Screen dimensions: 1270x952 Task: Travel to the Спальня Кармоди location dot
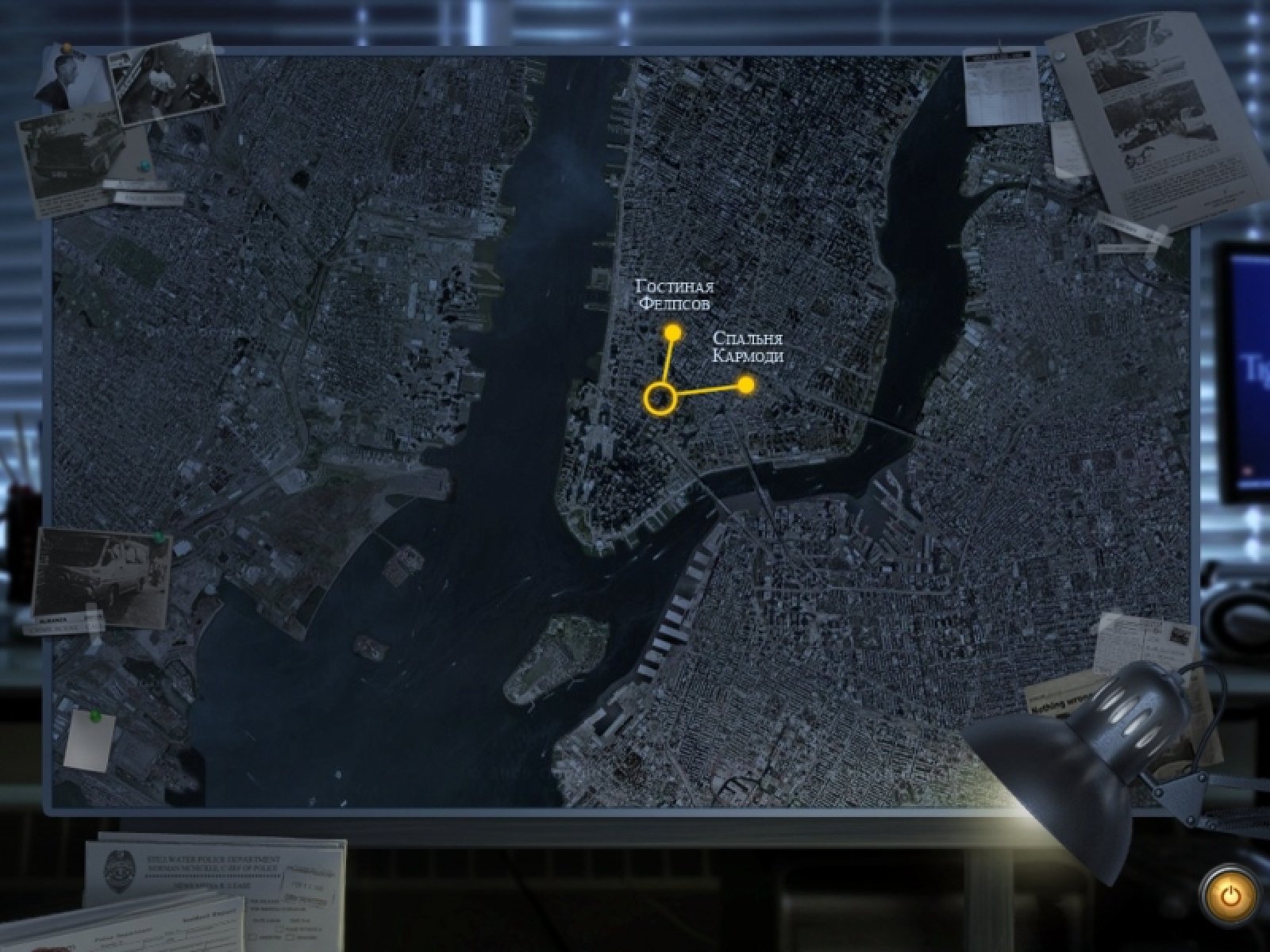745,386
